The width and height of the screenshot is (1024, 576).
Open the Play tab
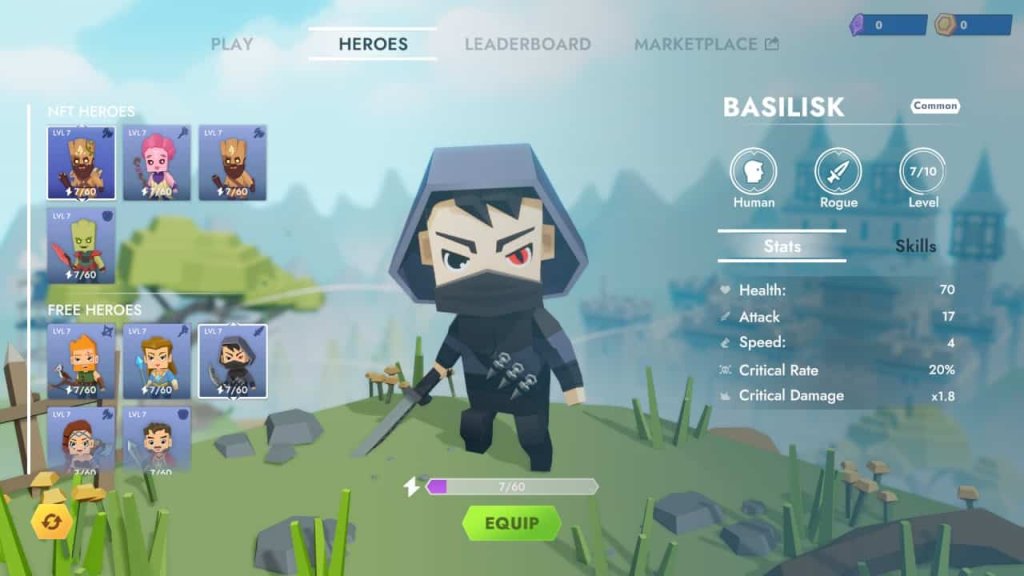(232, 44)
